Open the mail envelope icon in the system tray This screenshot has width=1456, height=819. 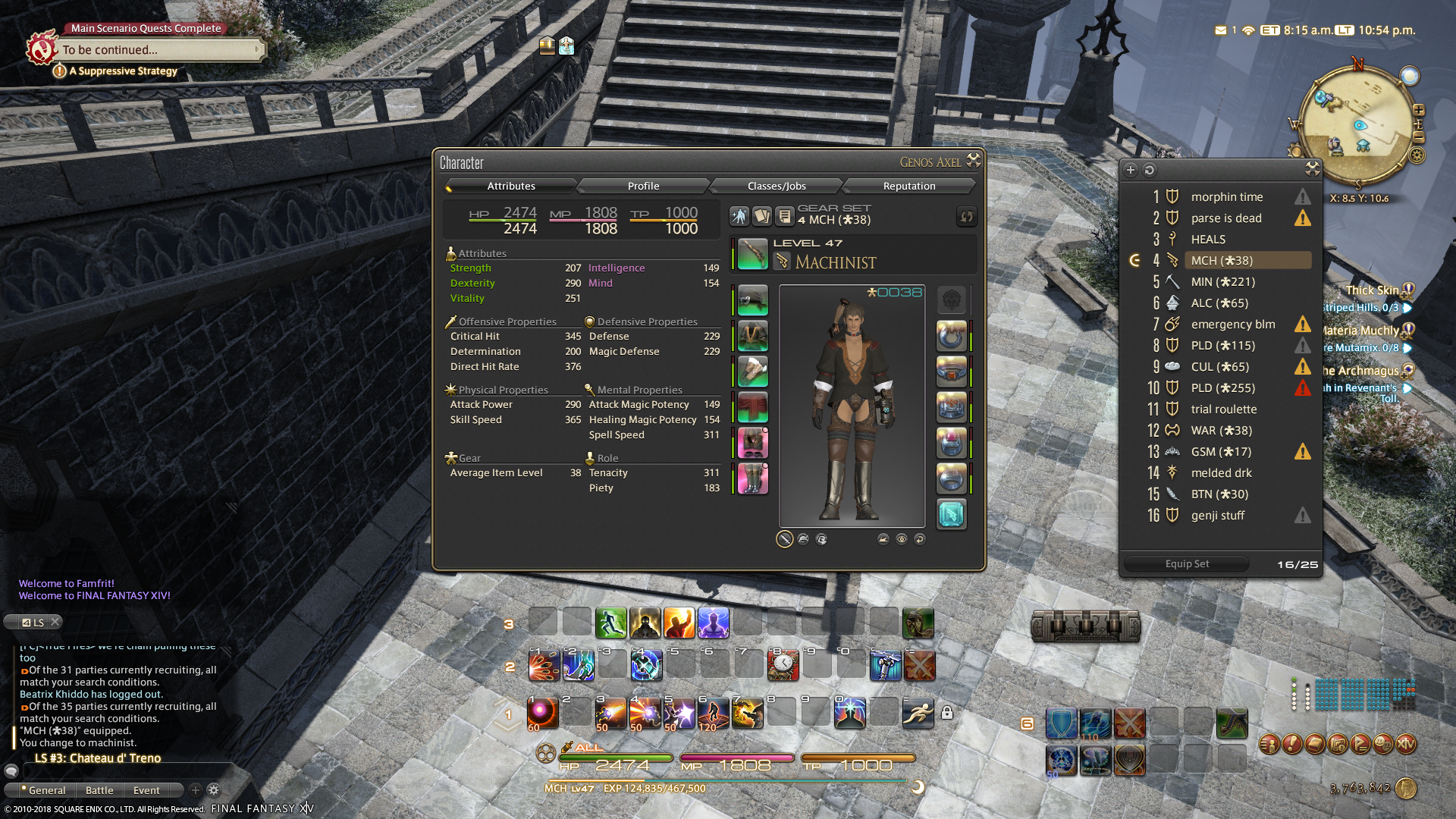click(1219, 30)
